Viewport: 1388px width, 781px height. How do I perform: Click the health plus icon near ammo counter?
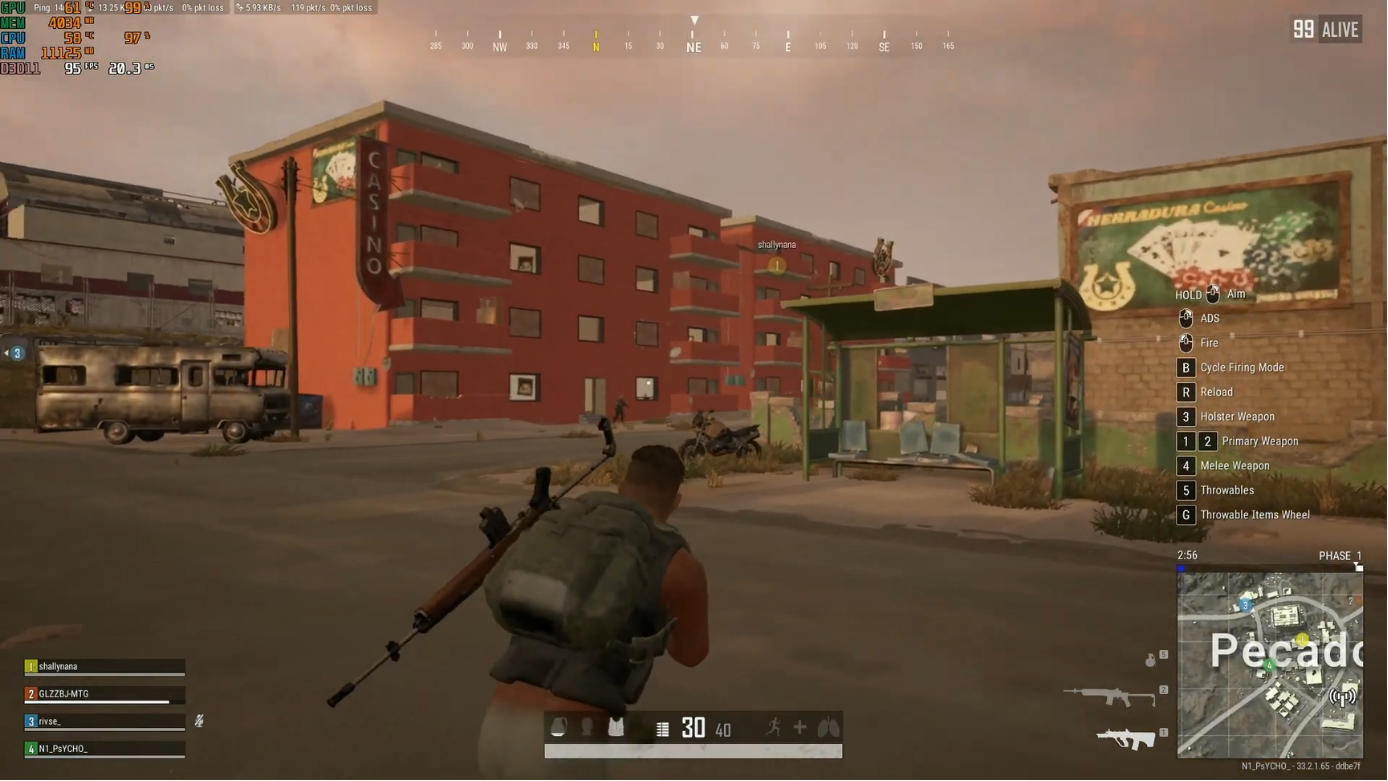[x=800, y=728]
